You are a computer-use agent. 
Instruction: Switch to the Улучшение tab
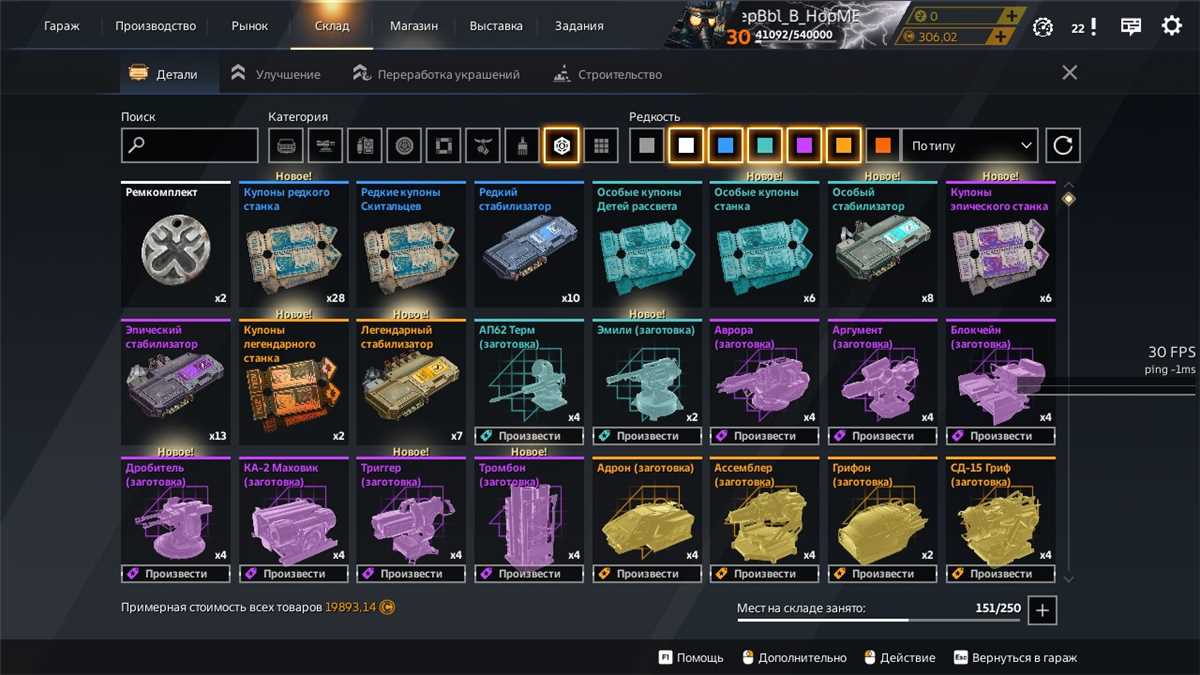point(276,74)
